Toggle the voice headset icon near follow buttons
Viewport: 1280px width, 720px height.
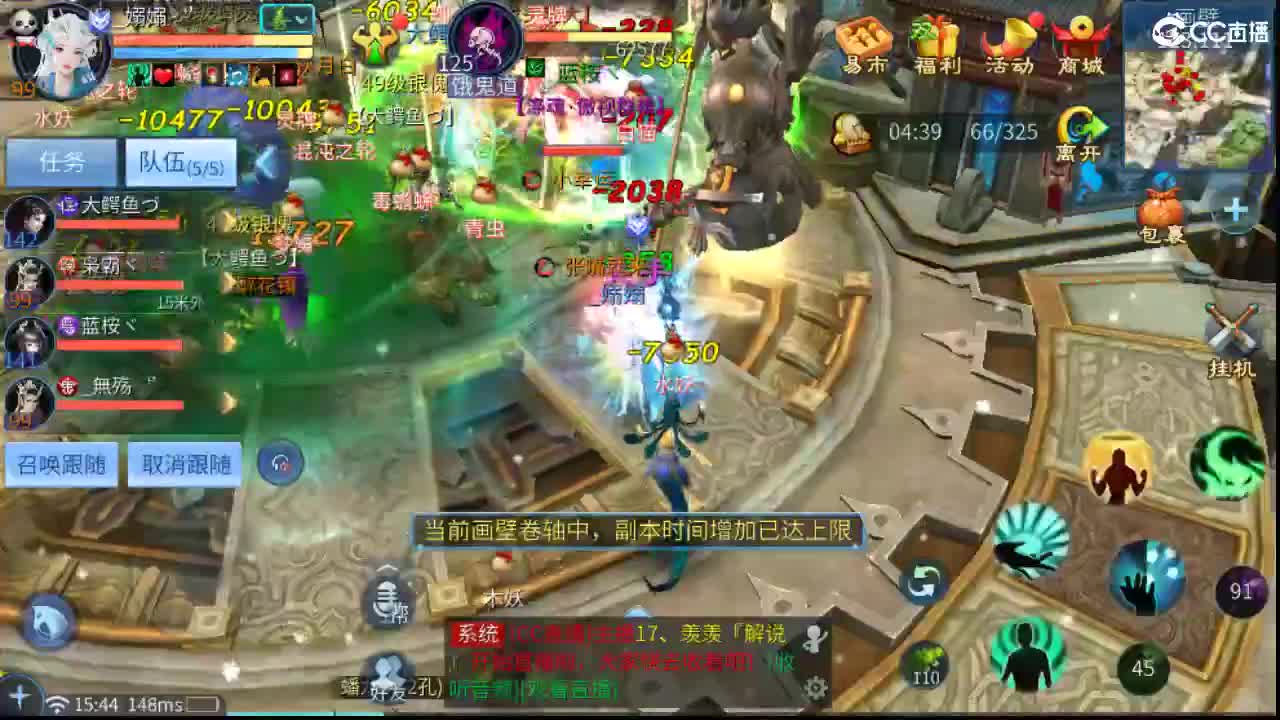click(280, 461)
